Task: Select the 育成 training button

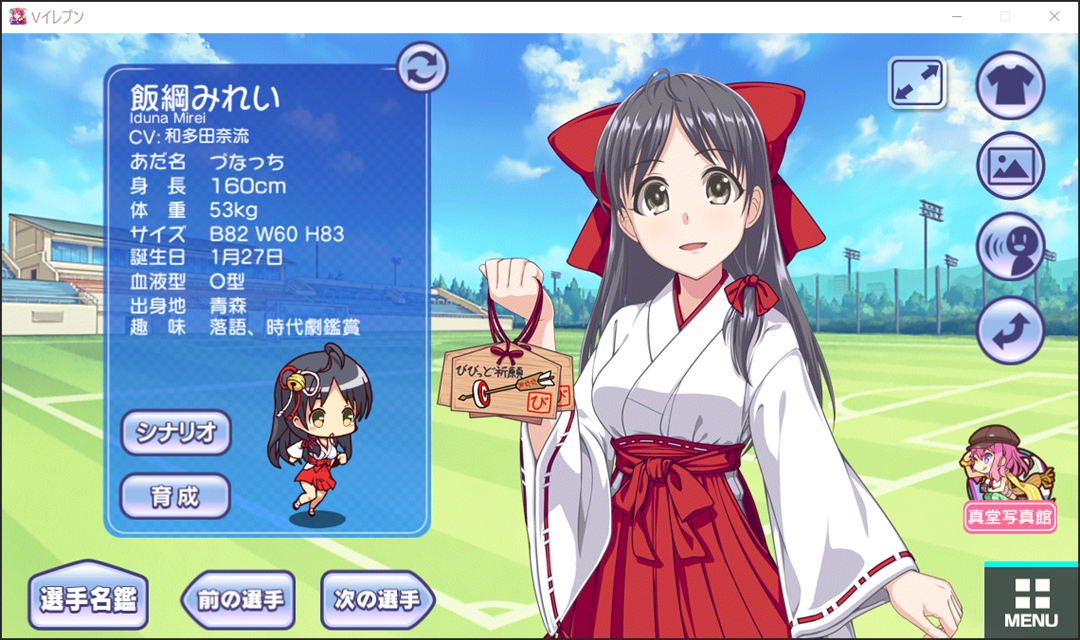Action: (x=176, y=497)
